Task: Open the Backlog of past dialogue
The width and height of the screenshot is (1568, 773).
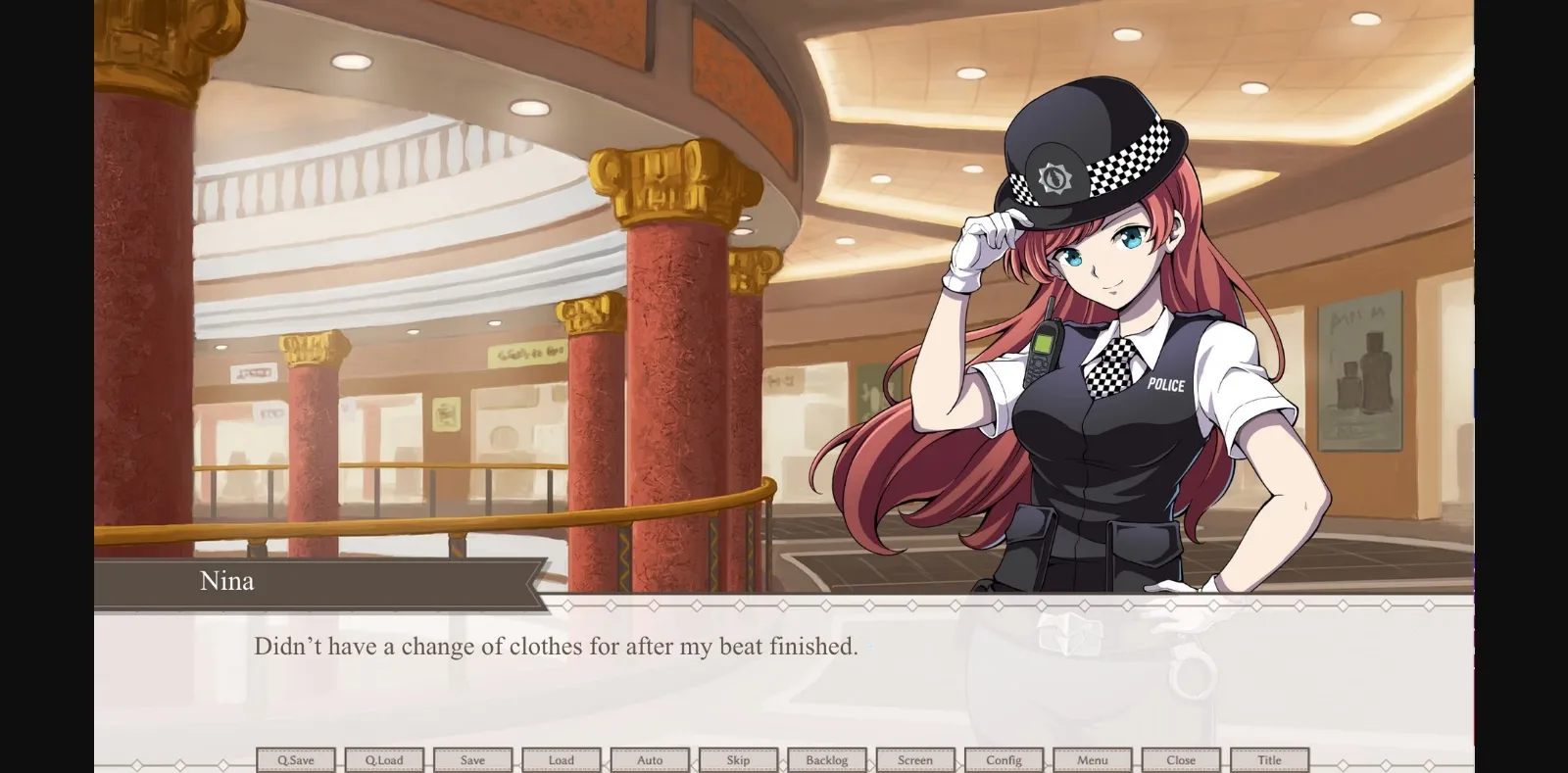Action: [x=827, y=759]
